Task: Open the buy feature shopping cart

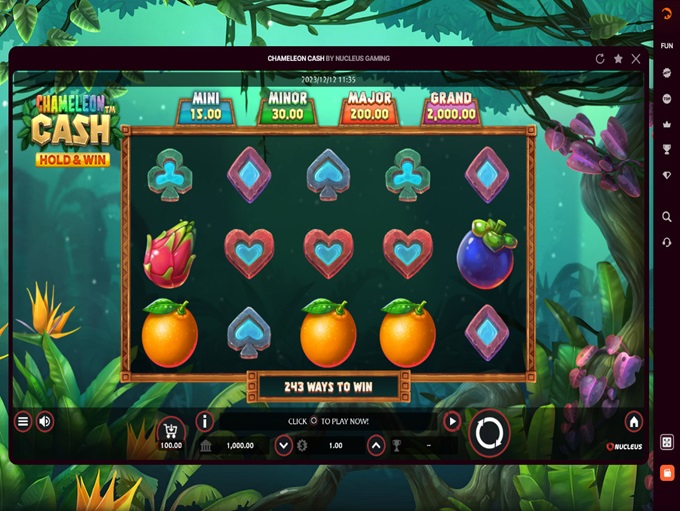Action: point(171,430)
